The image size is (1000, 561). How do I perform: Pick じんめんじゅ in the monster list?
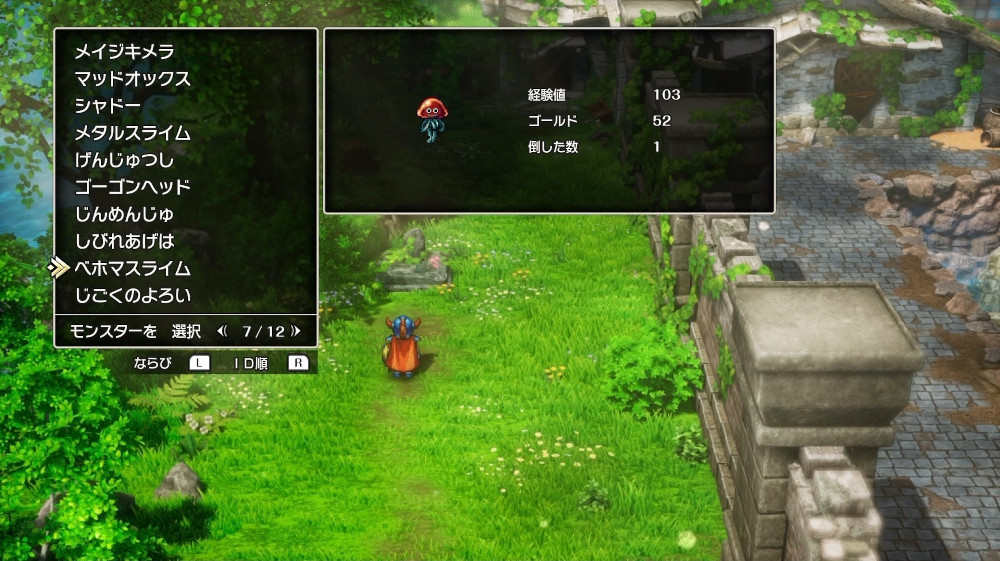[x=125, y=214]
